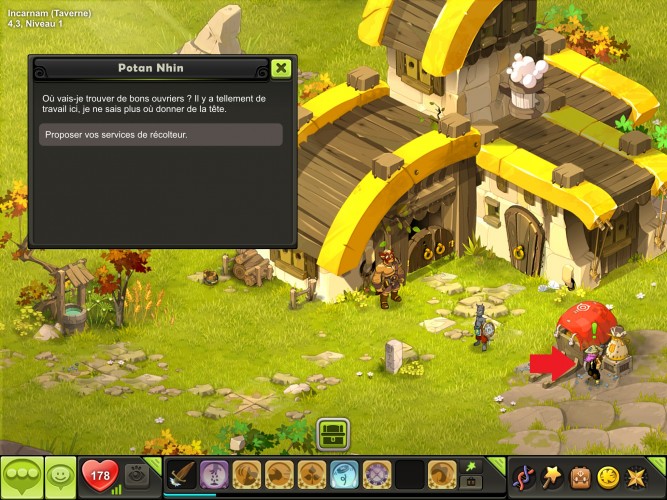Click the green chest button above the bar
The height and width of the screenshot is (500, 667).
(332, 433)
